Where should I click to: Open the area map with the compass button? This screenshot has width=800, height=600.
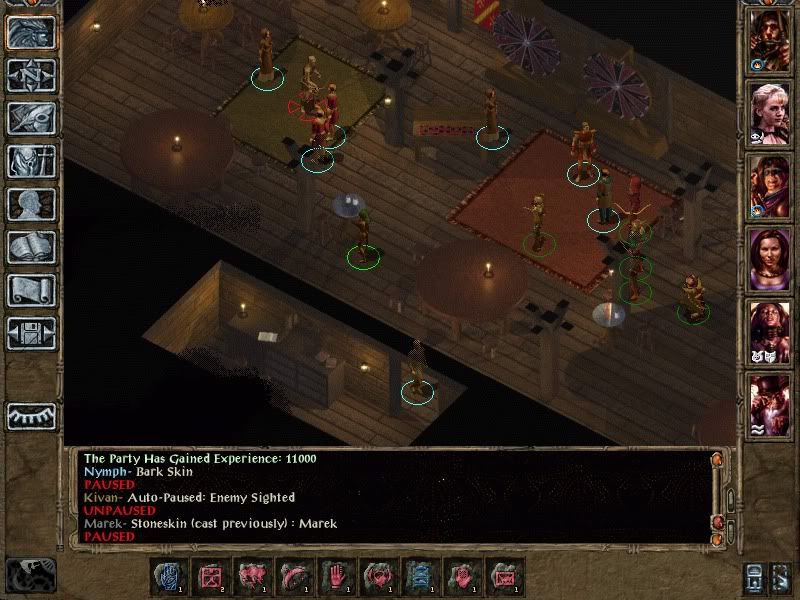[x=31, y=74]
